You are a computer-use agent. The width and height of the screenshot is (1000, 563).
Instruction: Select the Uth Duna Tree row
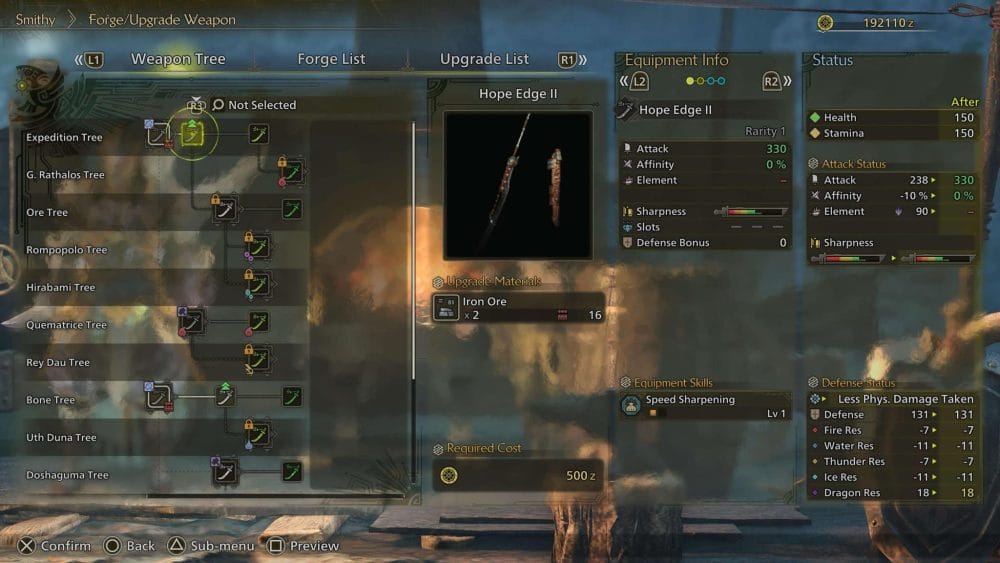coord(61,438)
